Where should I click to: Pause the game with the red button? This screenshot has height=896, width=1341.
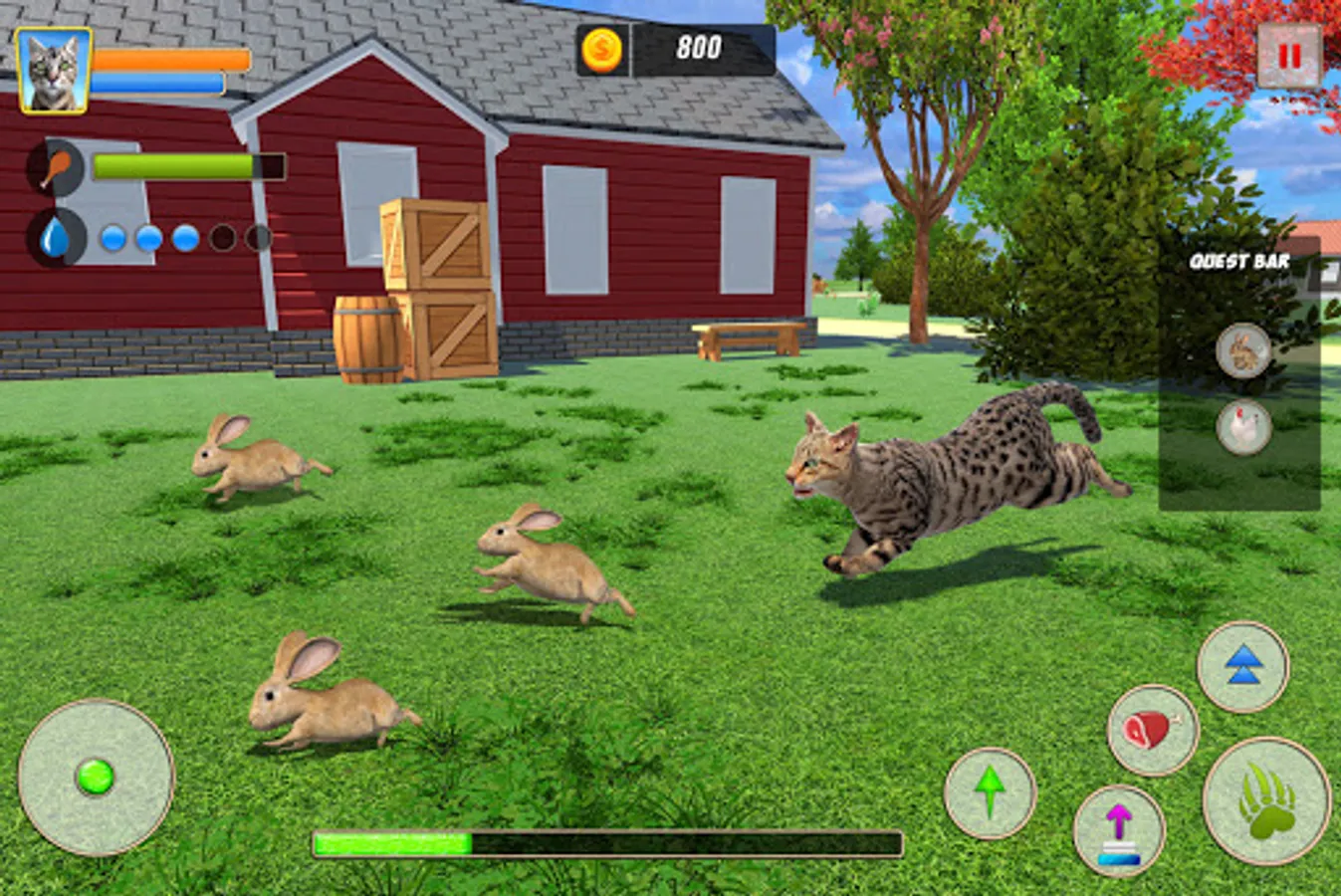point(1289,56)
